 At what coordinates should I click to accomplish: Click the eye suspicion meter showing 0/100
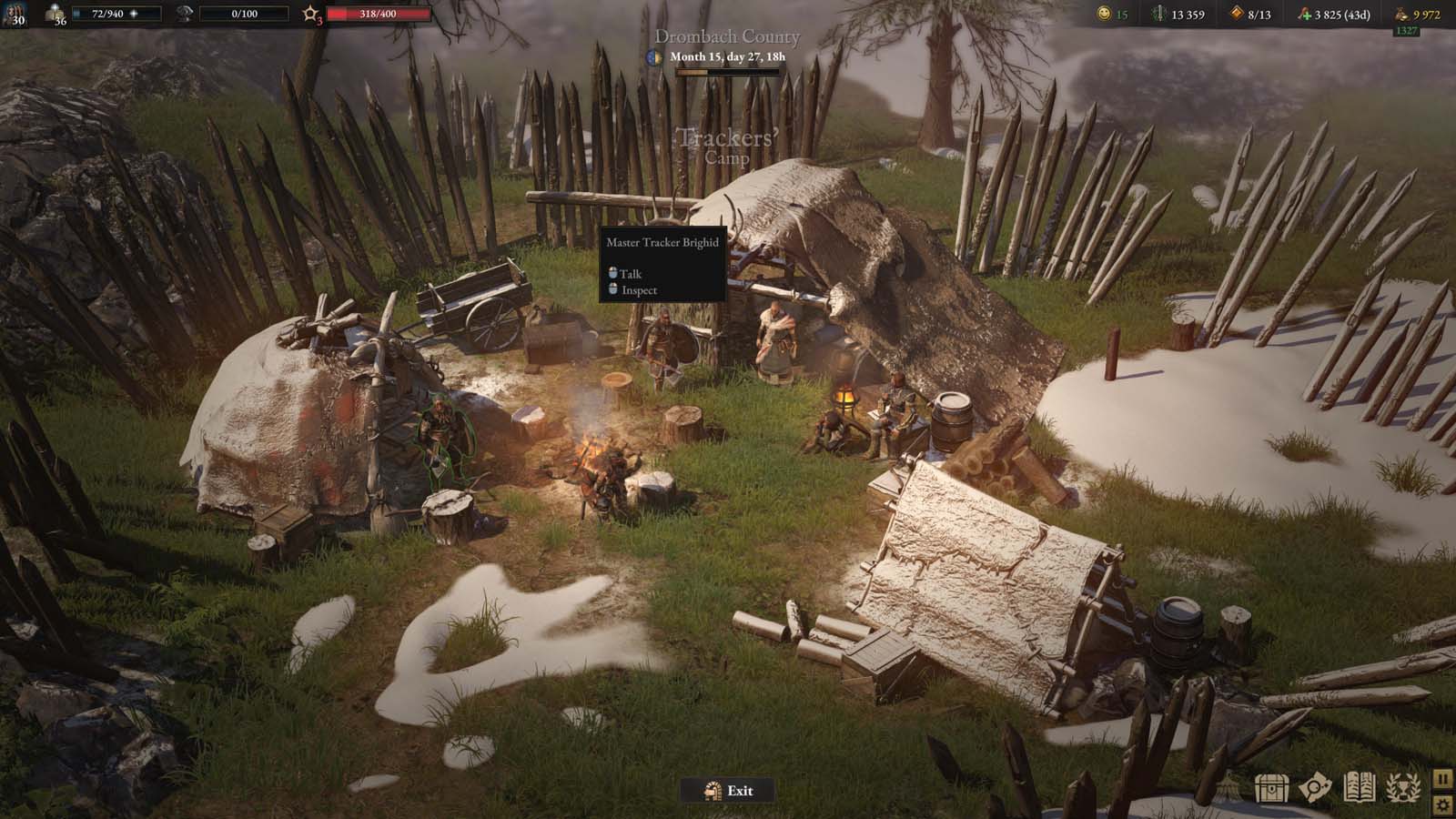pyautogui.click(x=244, y=14)
